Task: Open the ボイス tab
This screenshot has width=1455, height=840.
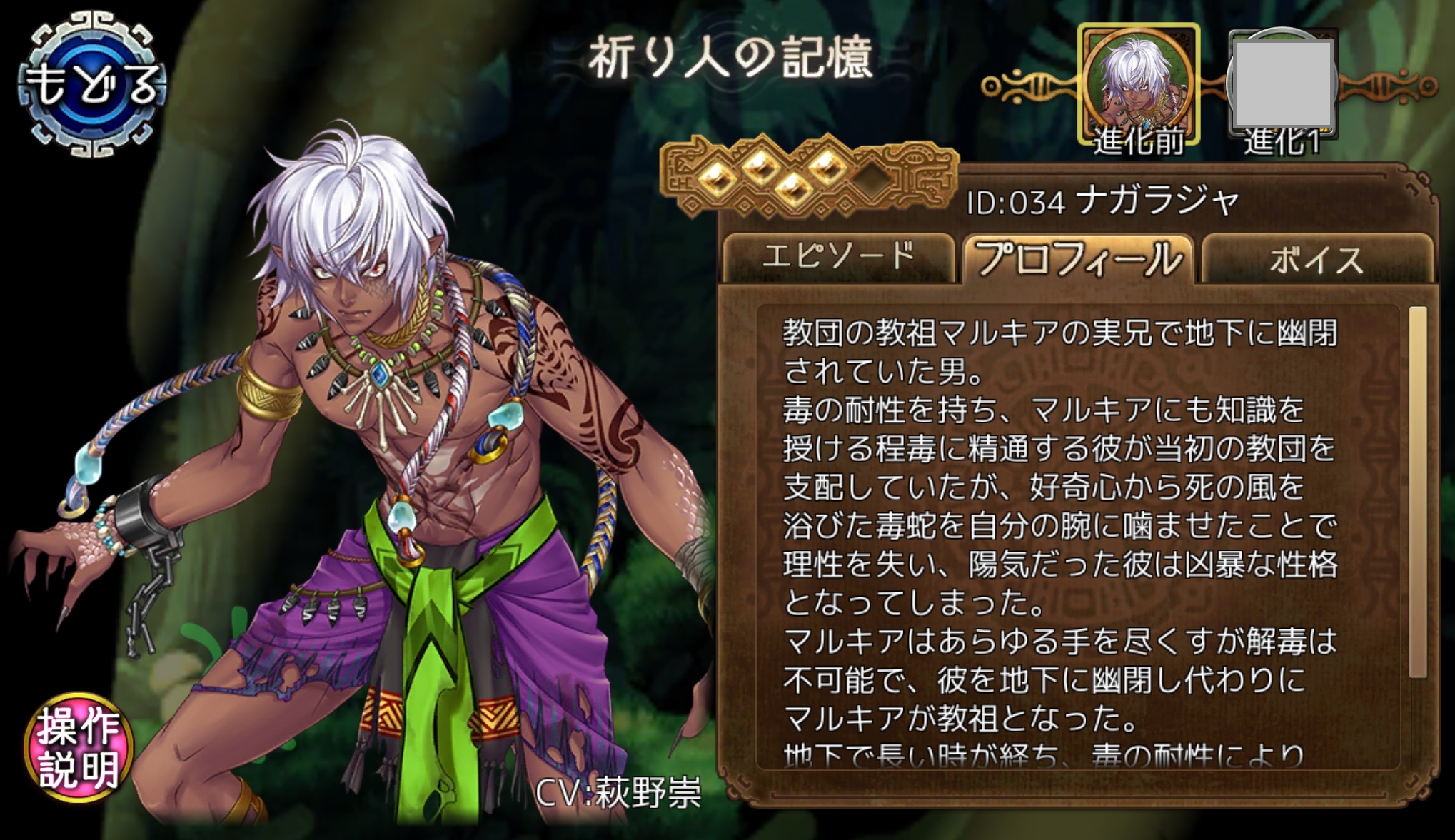Action: [1316, 258]
